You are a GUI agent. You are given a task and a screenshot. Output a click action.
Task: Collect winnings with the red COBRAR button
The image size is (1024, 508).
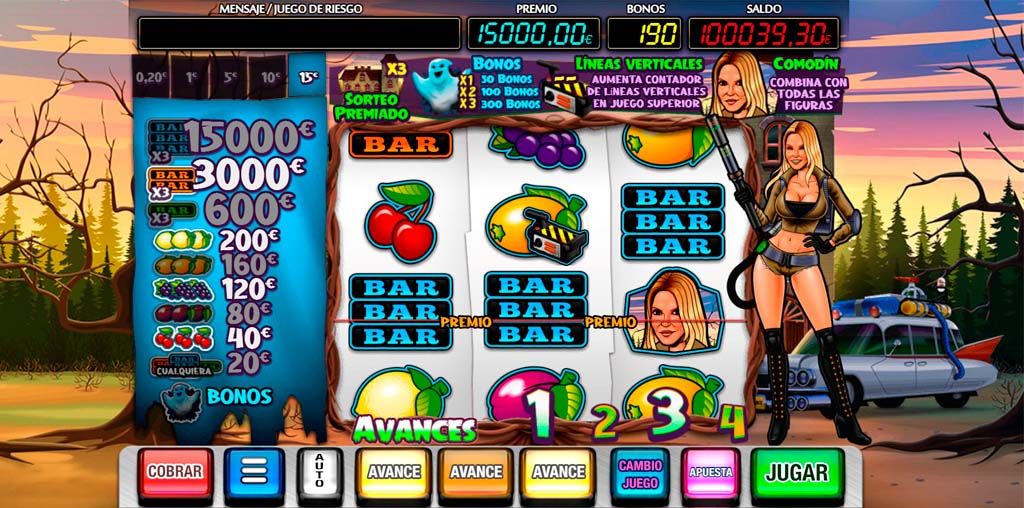pyautogui.click(x=176, y=472)
